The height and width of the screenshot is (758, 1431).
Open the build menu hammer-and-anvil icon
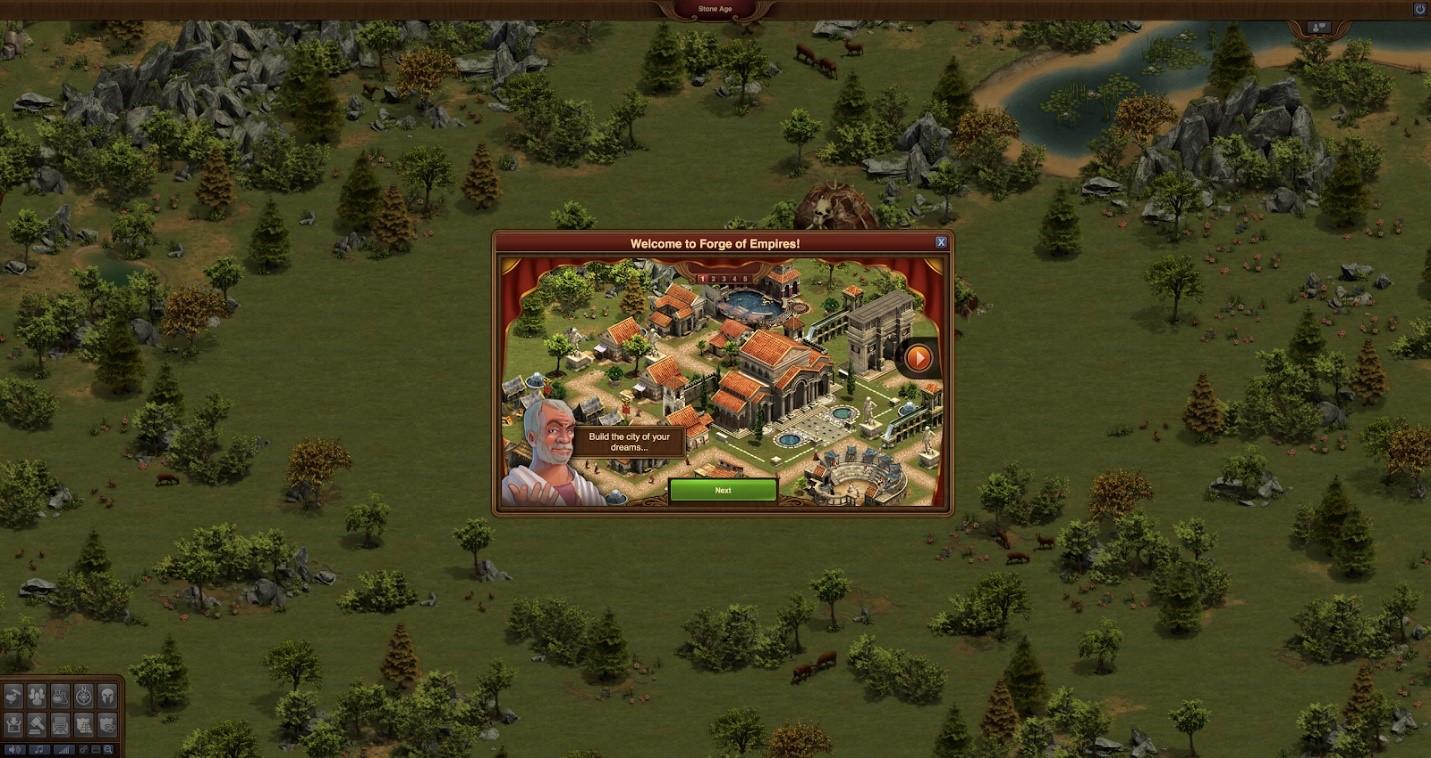[x=14, y=696]
